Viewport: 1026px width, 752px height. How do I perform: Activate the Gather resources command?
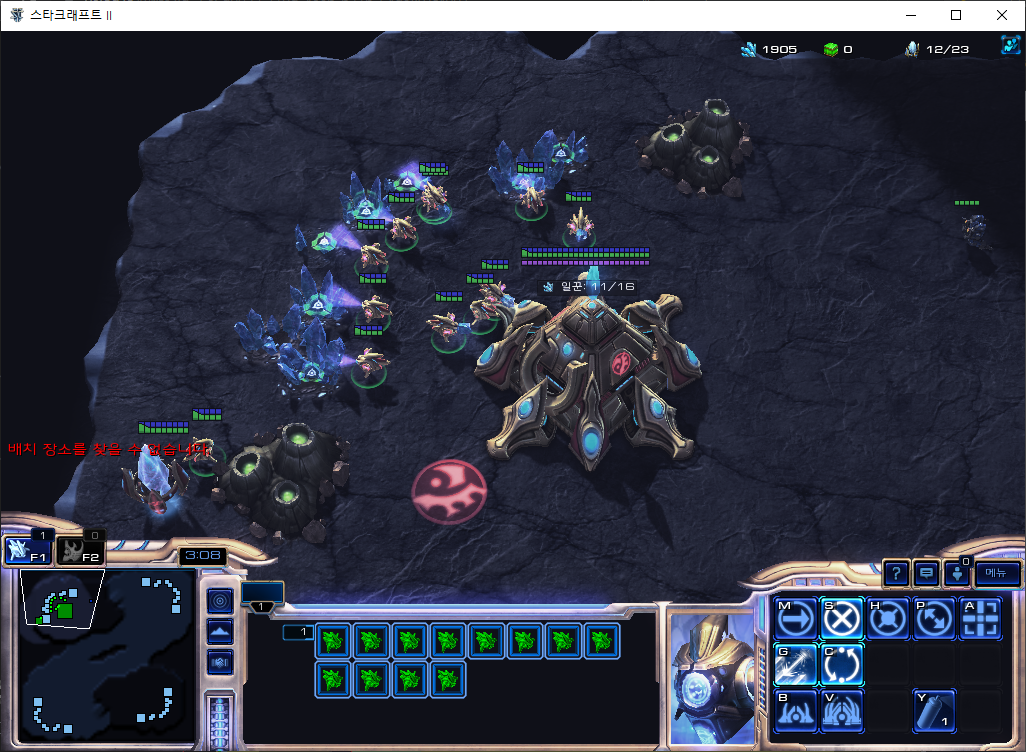click(x=795, y=665)
